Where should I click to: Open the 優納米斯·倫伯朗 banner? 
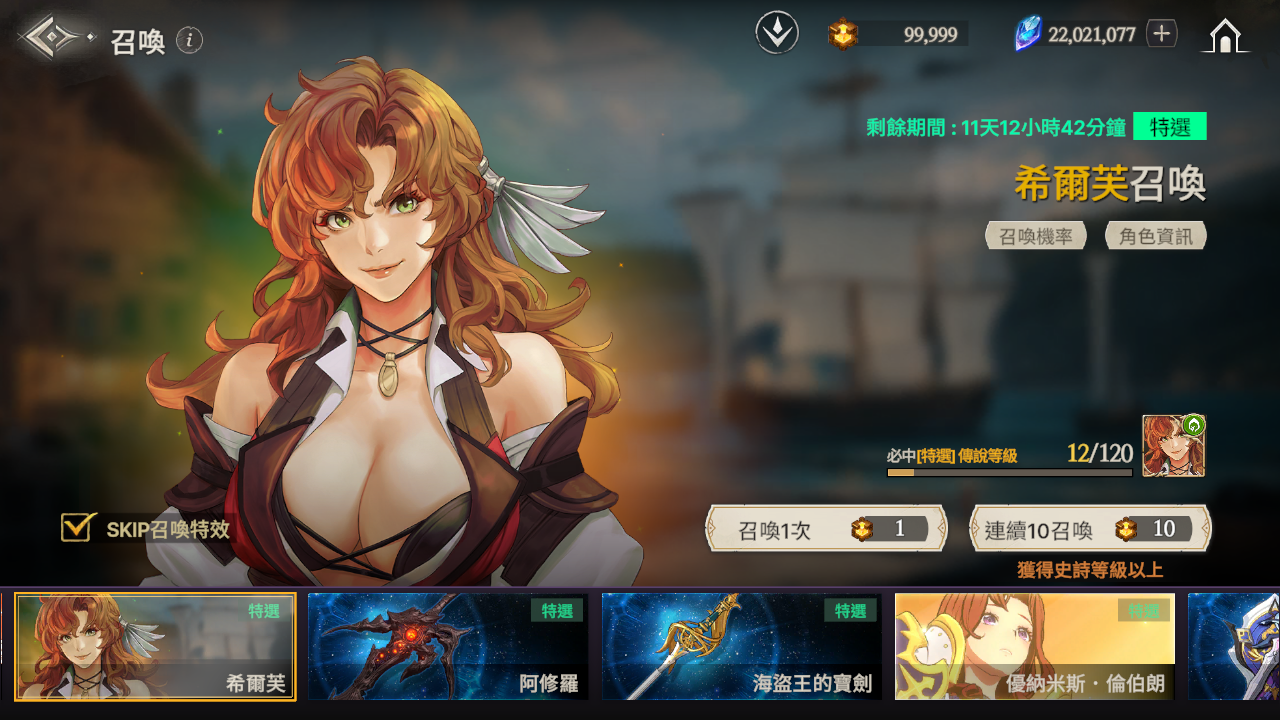point(1034,647)
